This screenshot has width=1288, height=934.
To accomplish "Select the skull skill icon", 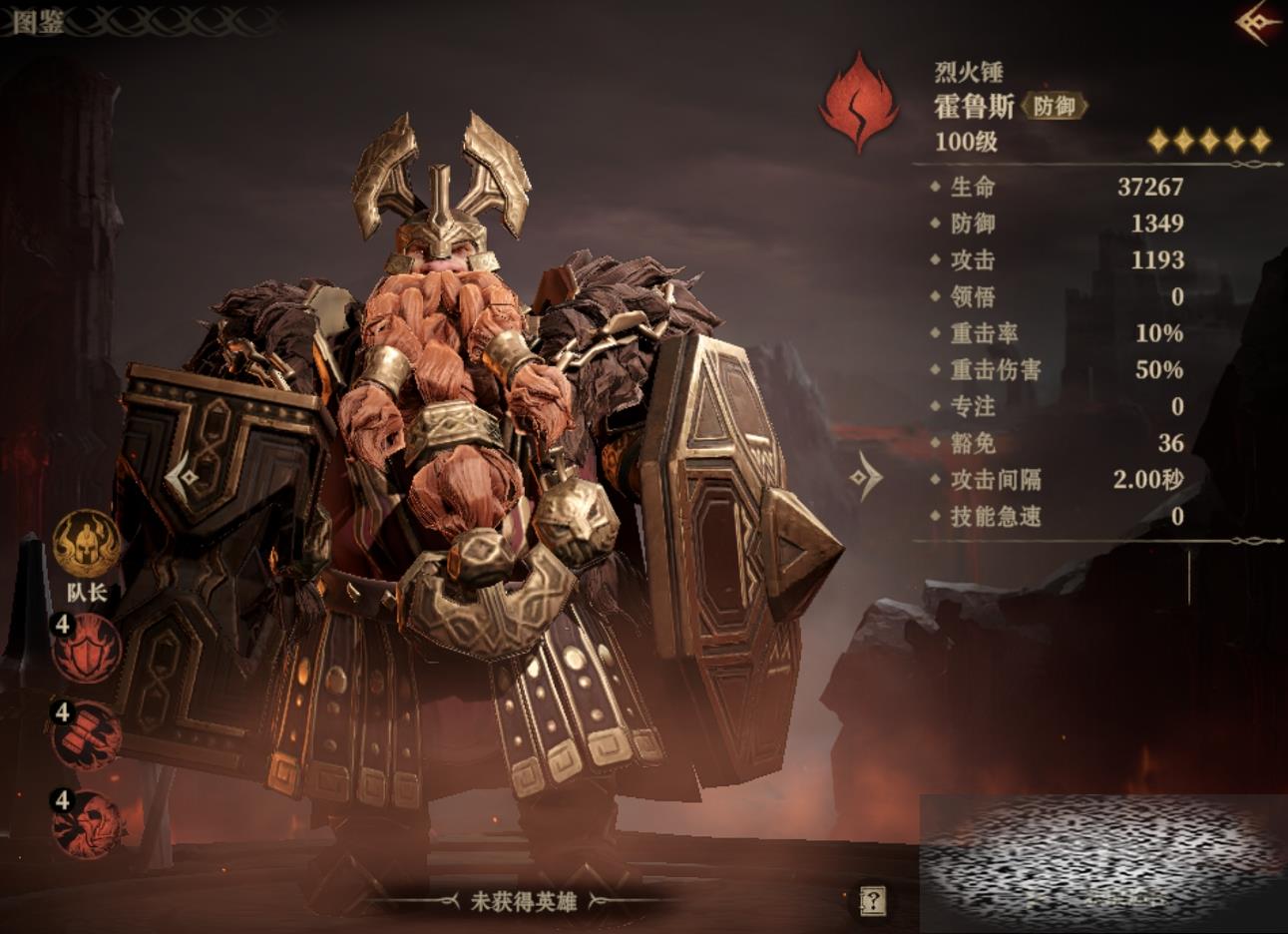I will [x=89, y=823].
